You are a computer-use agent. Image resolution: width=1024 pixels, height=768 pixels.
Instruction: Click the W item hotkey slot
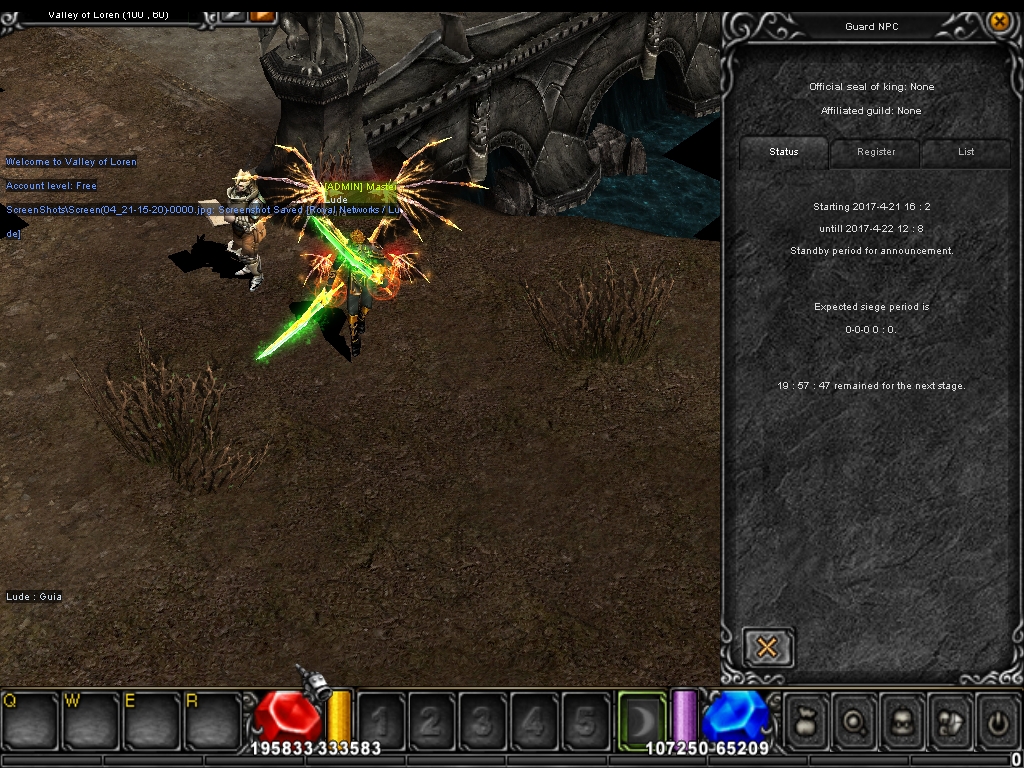[x=90, y=719]
